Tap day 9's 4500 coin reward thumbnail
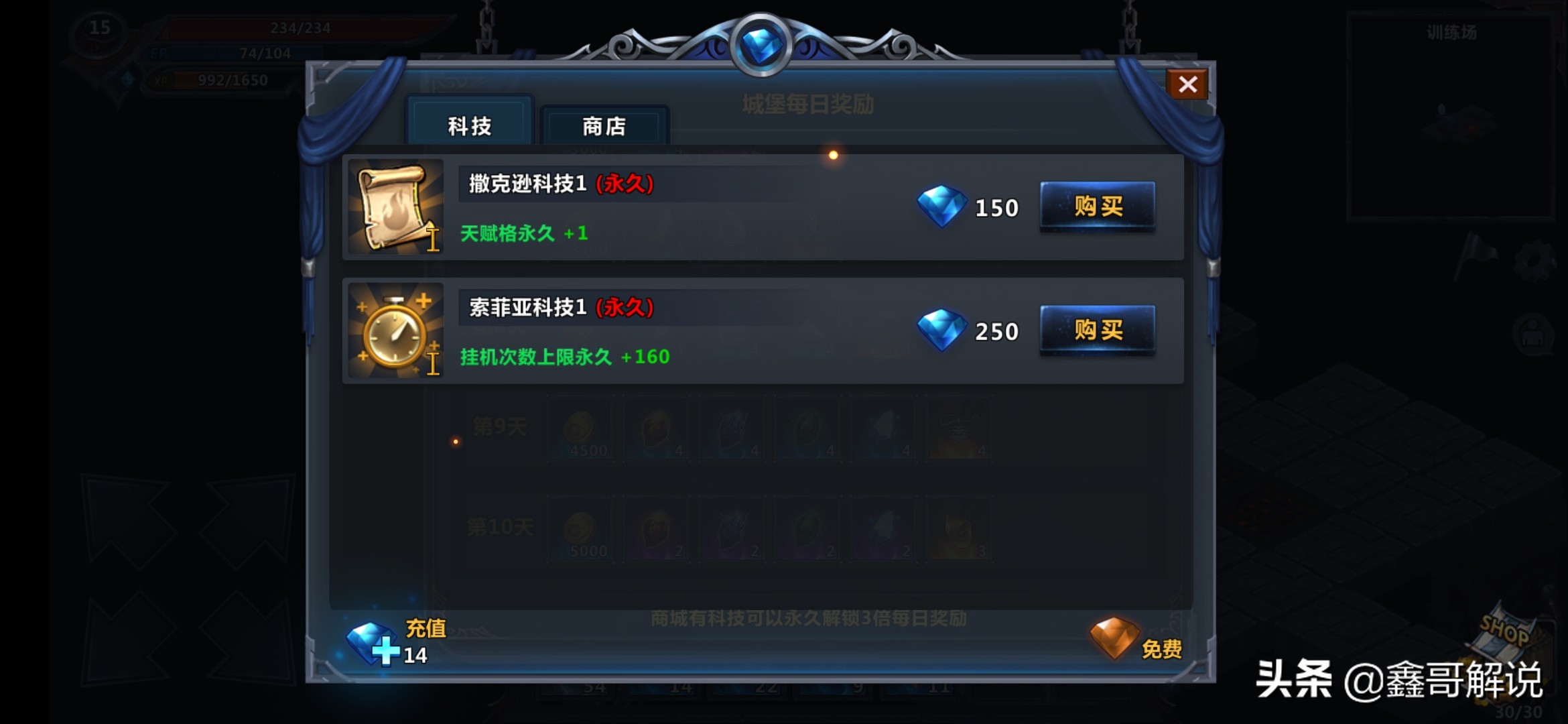This screenshot has height=724, width=1568. pos(580,430)
